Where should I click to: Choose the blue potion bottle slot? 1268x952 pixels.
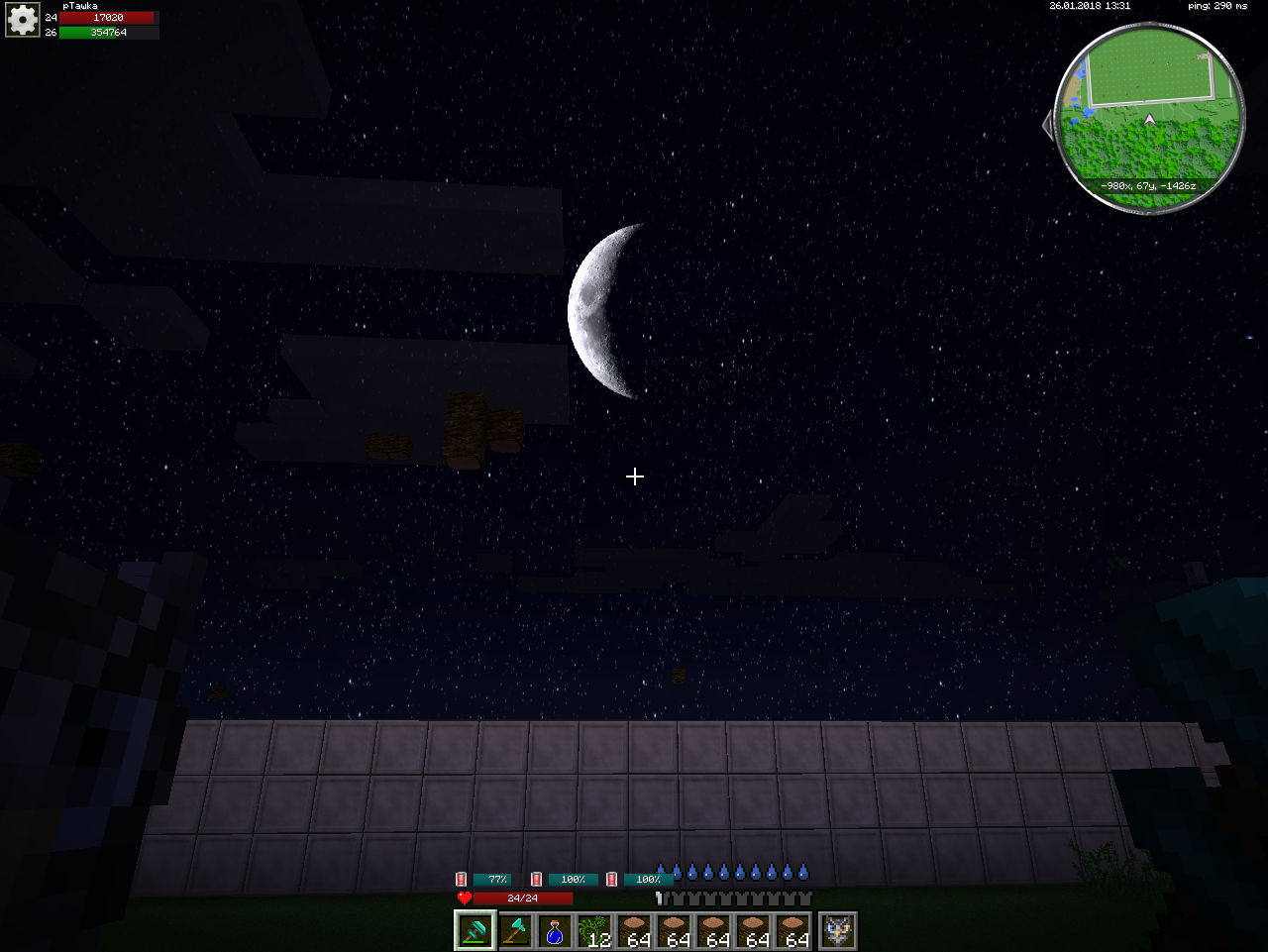(x=555, y=931)
